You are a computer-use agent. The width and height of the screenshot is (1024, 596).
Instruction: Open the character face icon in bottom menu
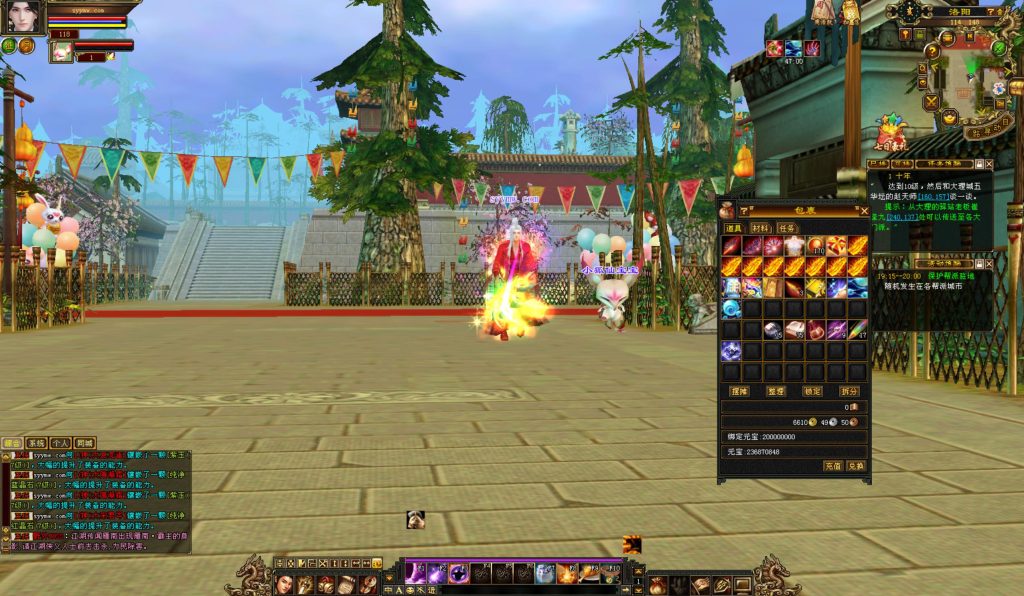[282, 584]
